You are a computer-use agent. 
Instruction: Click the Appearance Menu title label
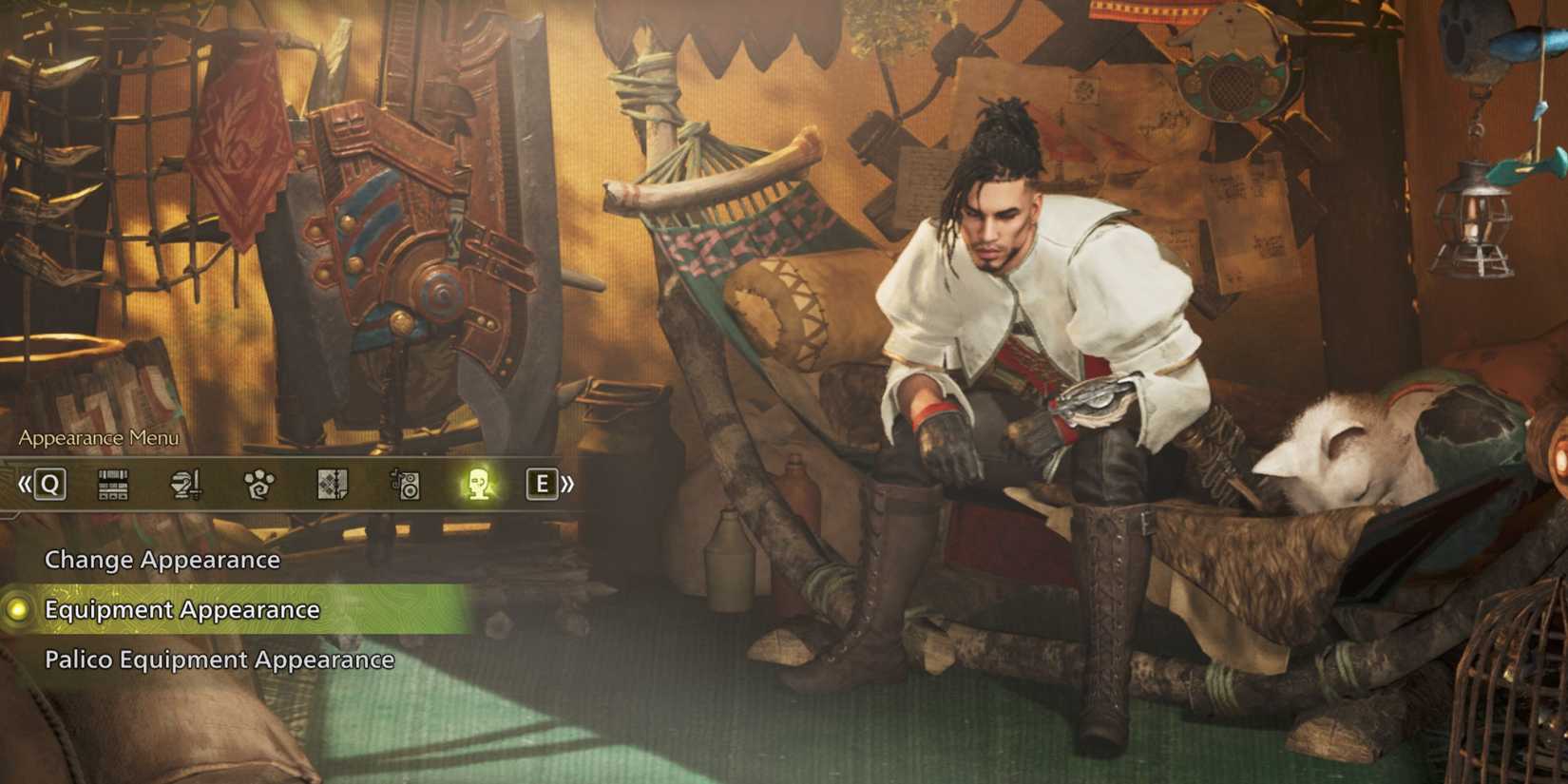pos(98,439)
